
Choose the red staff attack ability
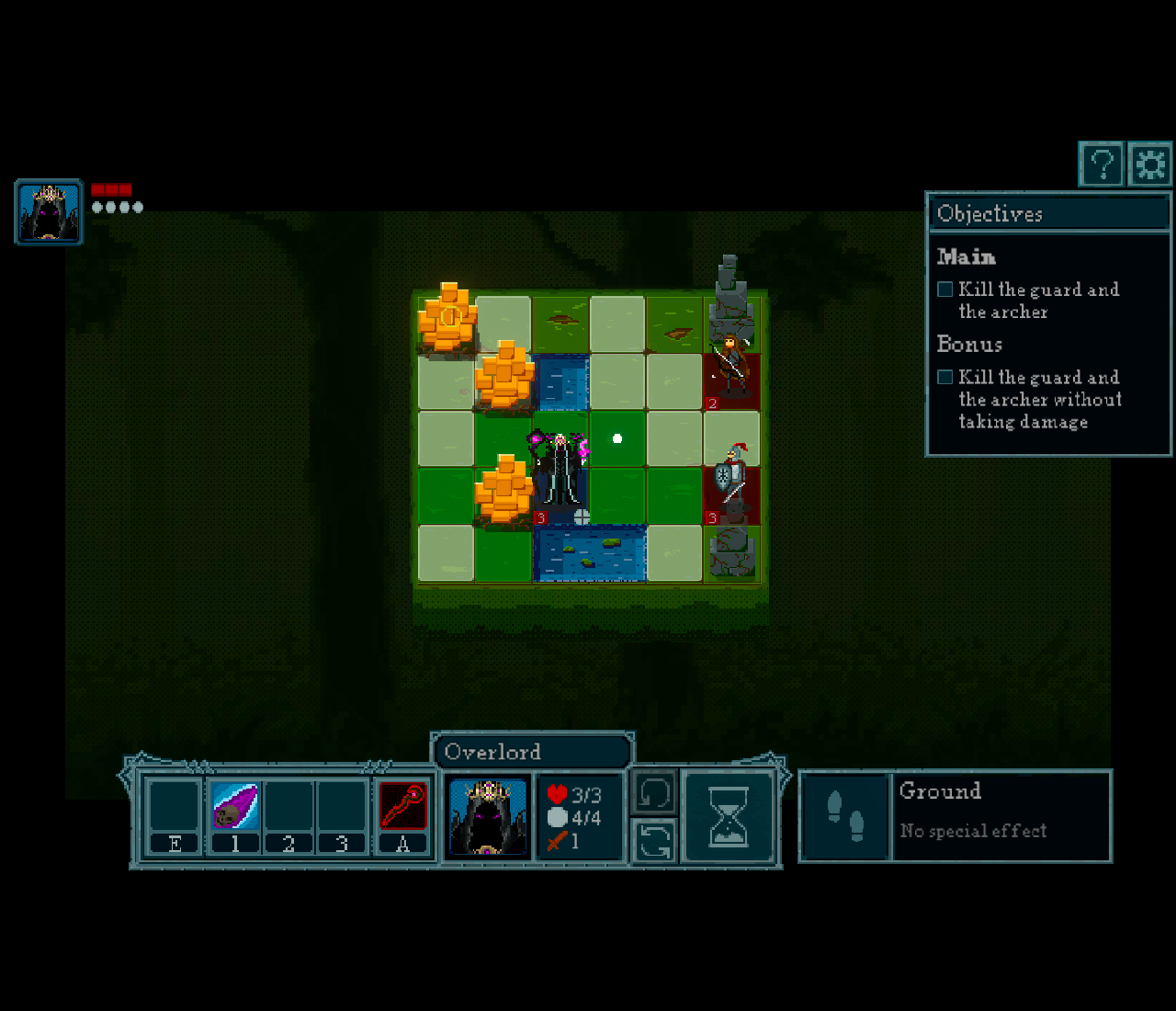(402, 807)
